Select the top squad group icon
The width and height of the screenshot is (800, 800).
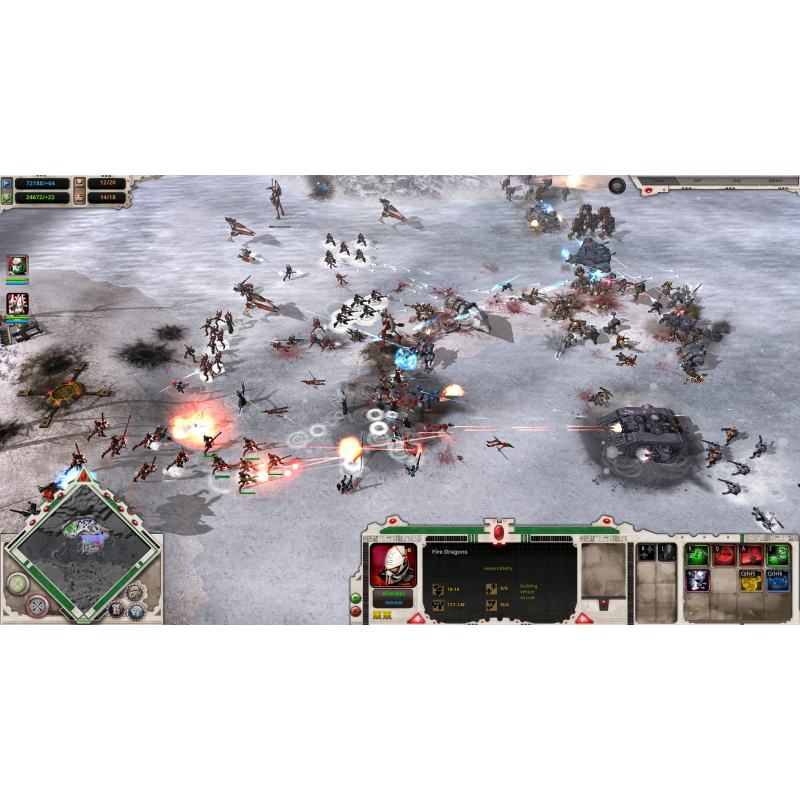pos(17,265)
